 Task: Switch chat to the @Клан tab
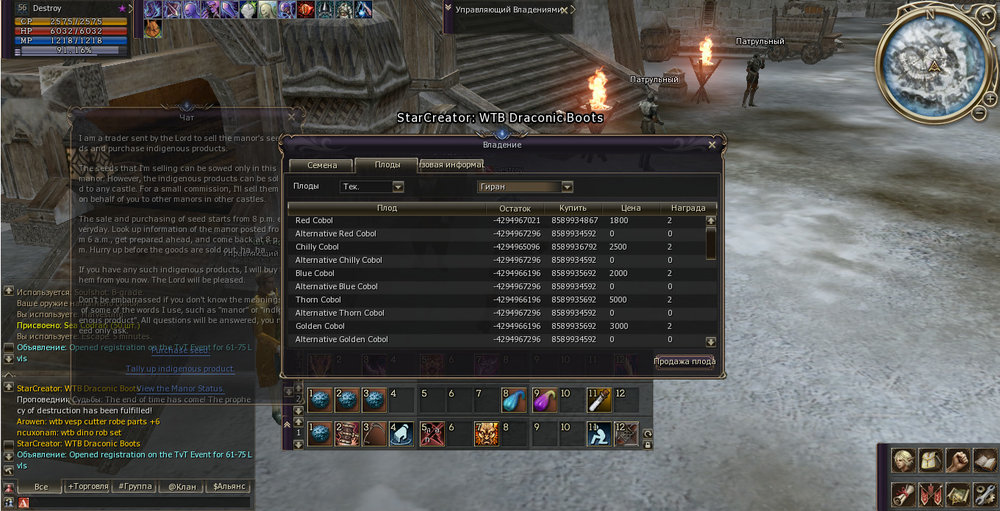tap(183, 486)
